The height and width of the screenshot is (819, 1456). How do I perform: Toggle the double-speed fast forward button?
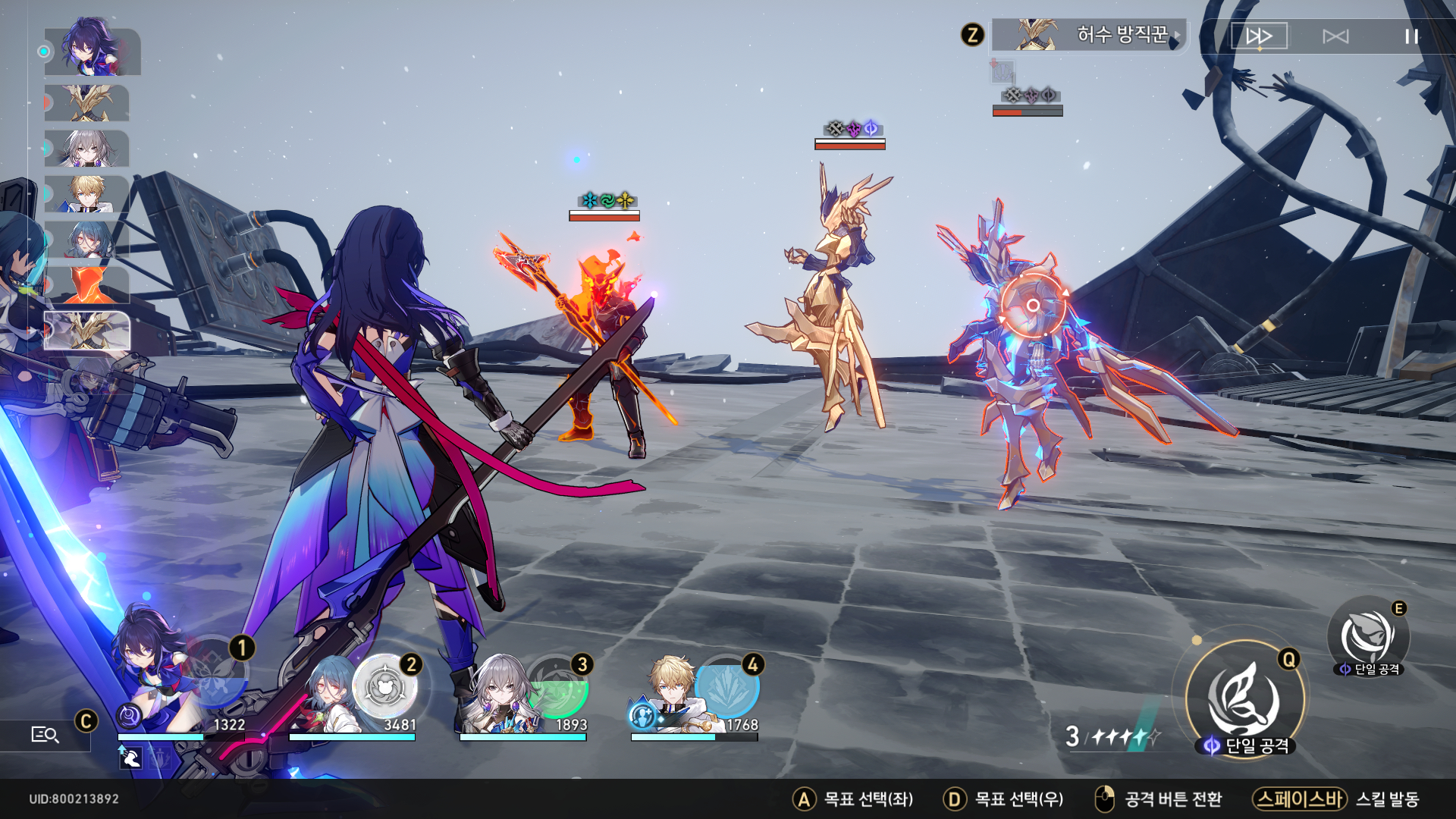click(1259, 36)
